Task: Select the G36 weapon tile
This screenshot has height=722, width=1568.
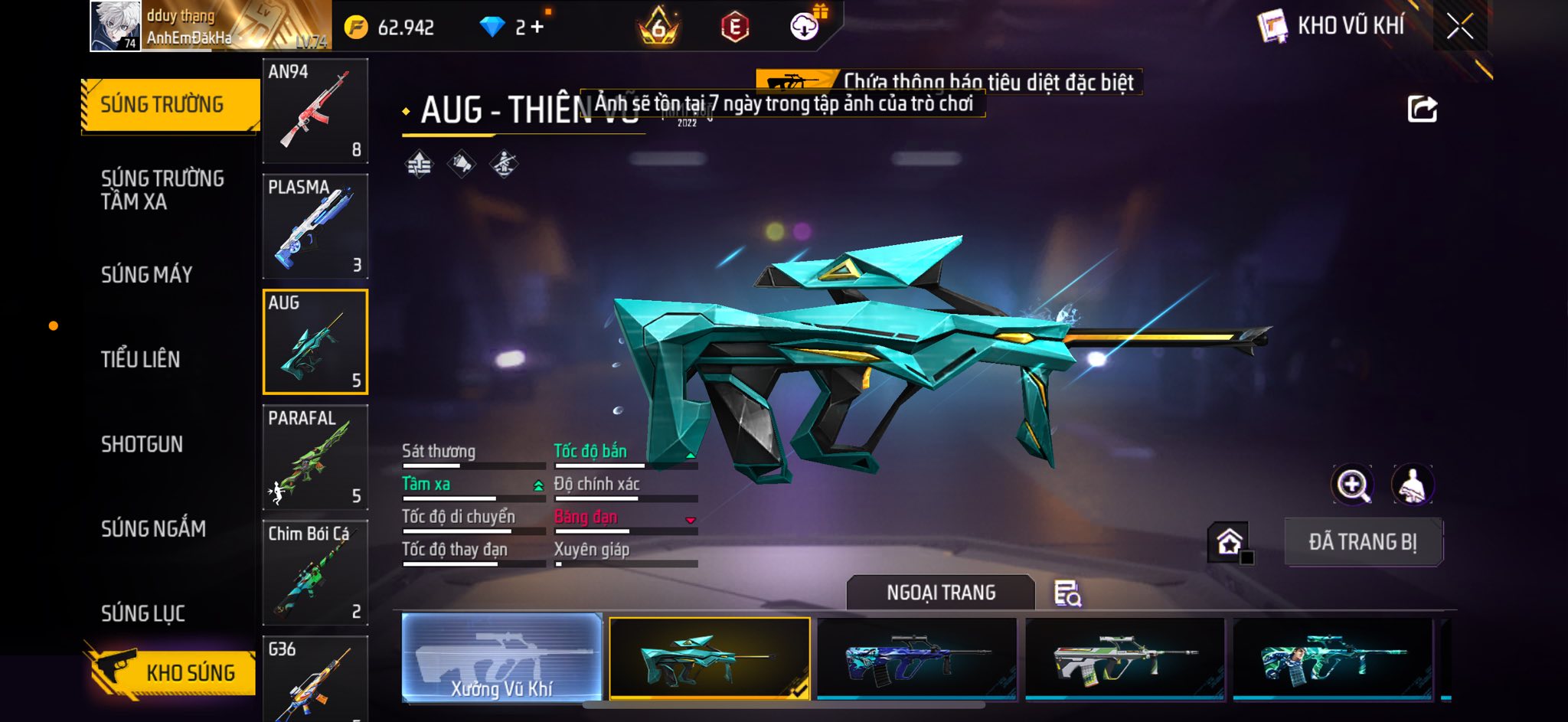Action: click(315, 678)
